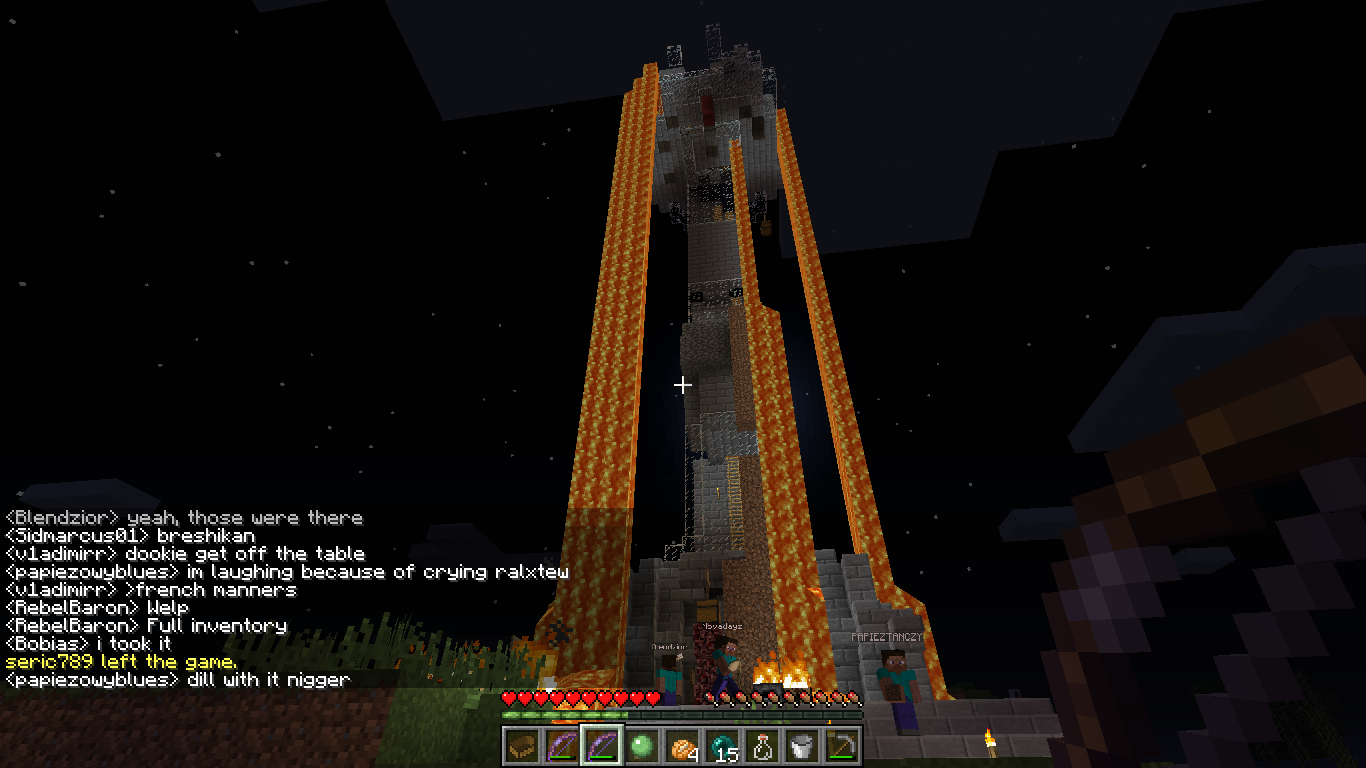Image resolution: width=1366 pixels, height=768 pixels.
Task: Select the green slimeball hotbar slot
Action: pos(642,745)
